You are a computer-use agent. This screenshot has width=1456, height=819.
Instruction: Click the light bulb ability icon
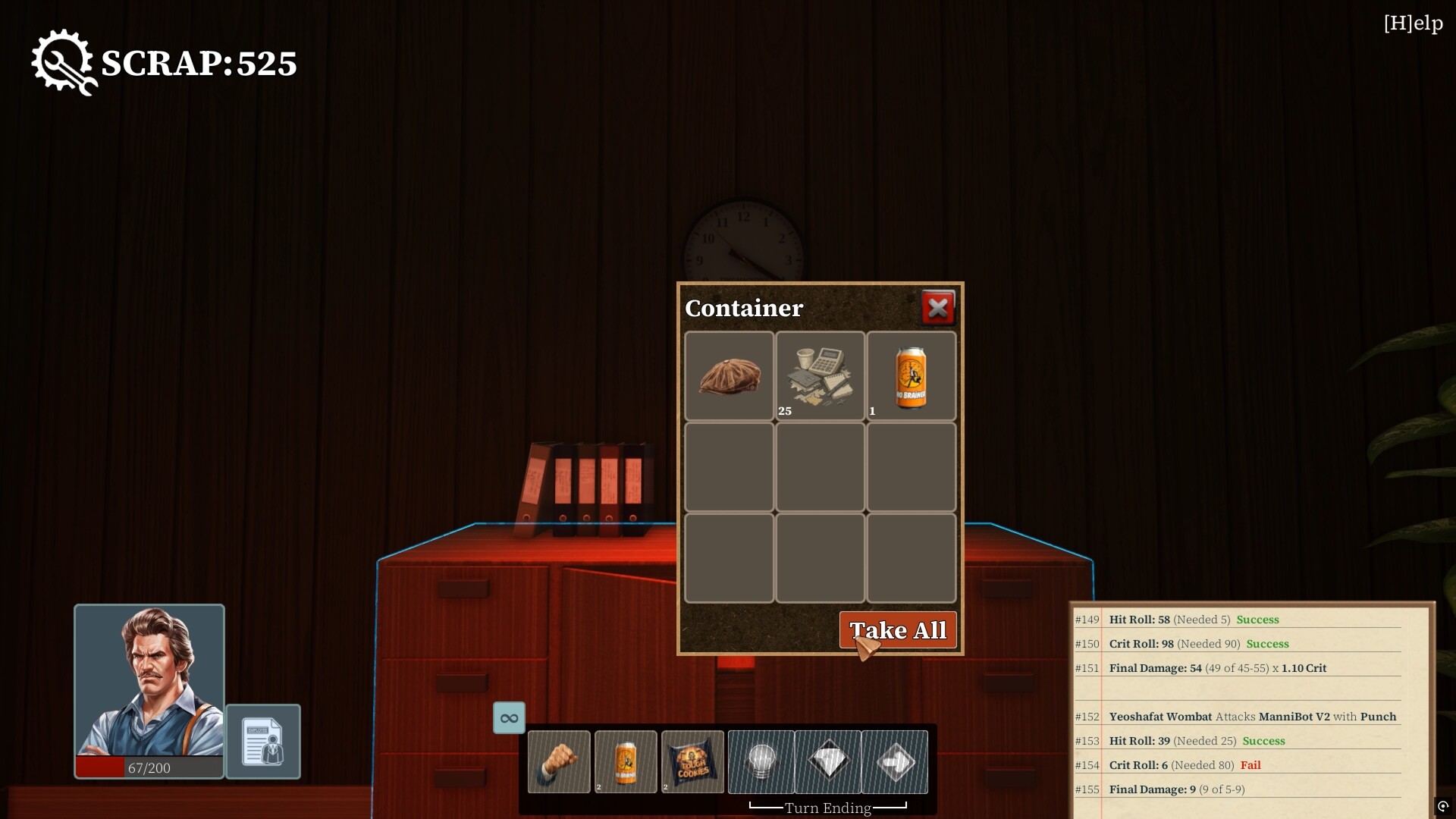(761, 761)
